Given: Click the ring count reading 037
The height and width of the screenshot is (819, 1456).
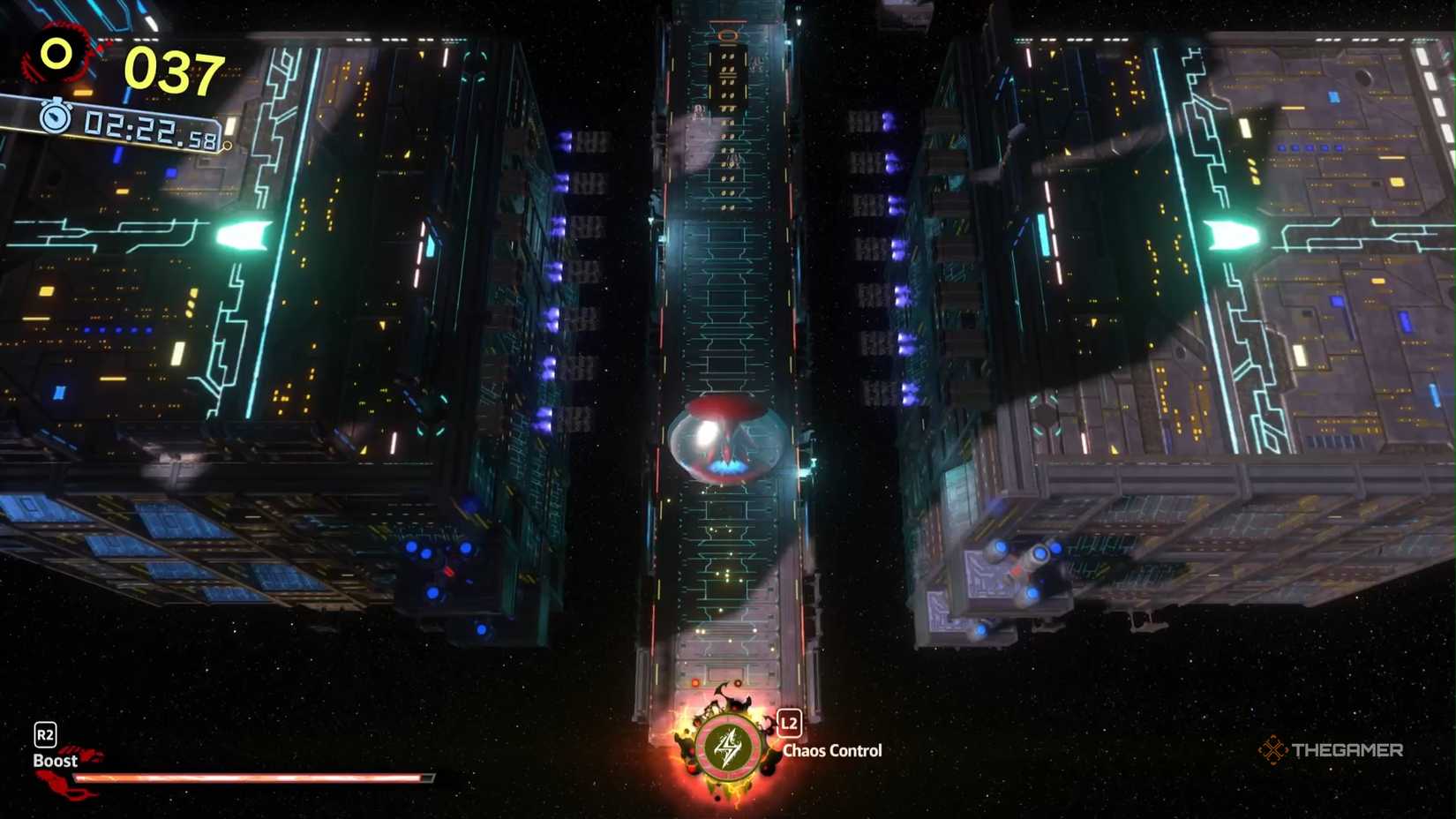Looking at the screenshot, I should tap(174, 69).
